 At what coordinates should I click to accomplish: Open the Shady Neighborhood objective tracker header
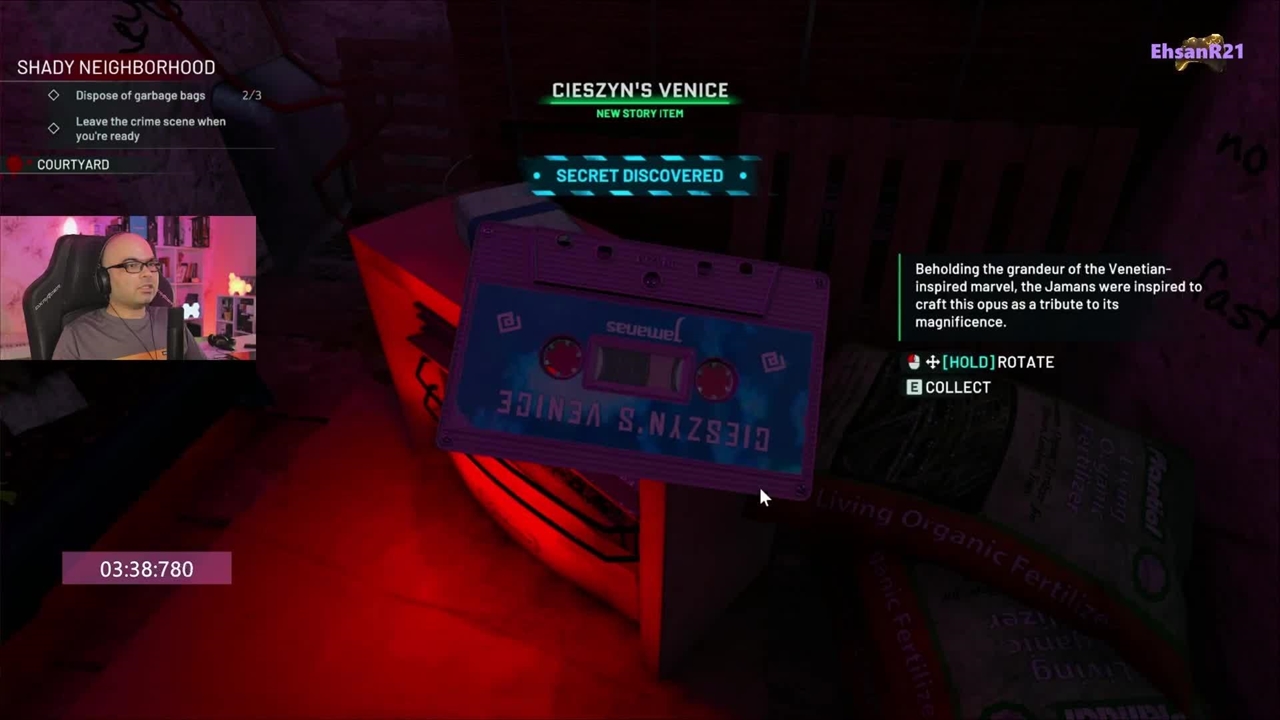[116, 68]
